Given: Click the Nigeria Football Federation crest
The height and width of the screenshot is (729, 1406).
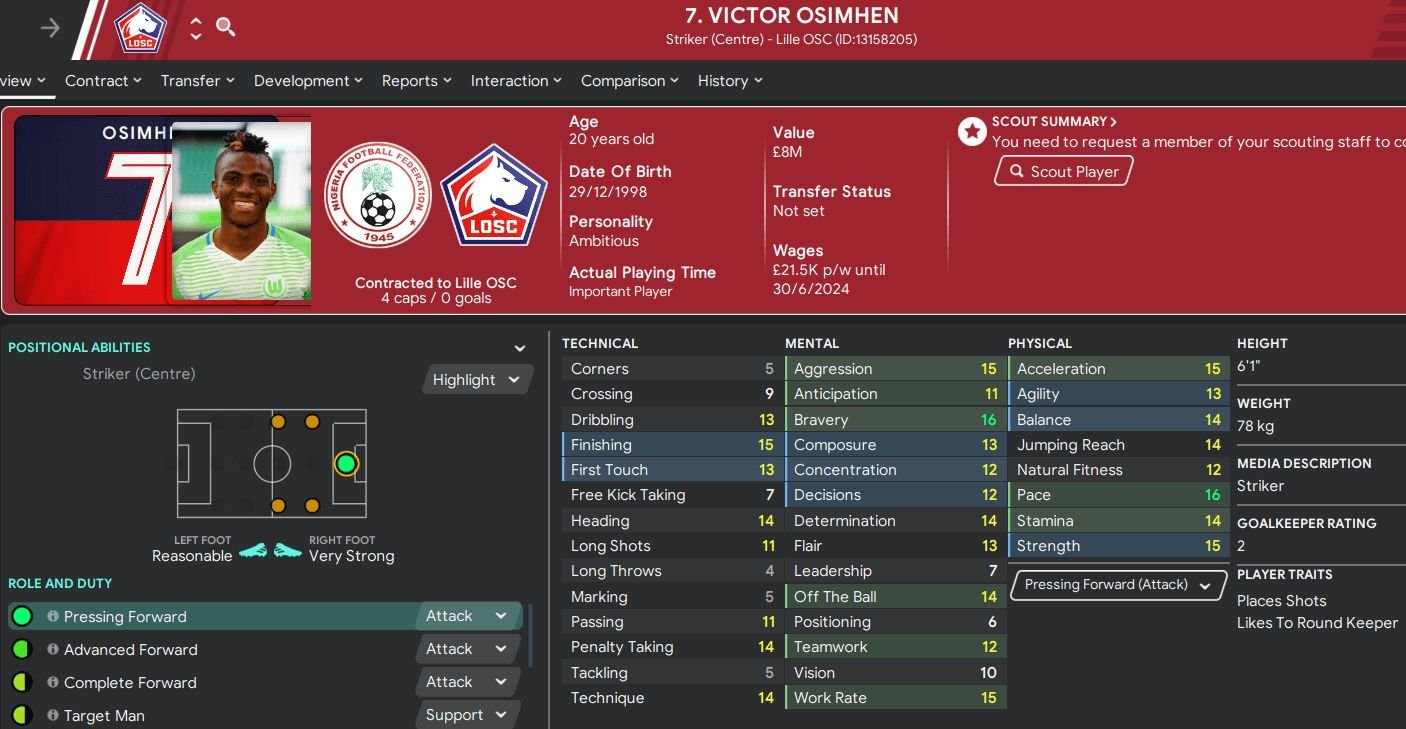Looking at the screenshot, I should 378,196.
